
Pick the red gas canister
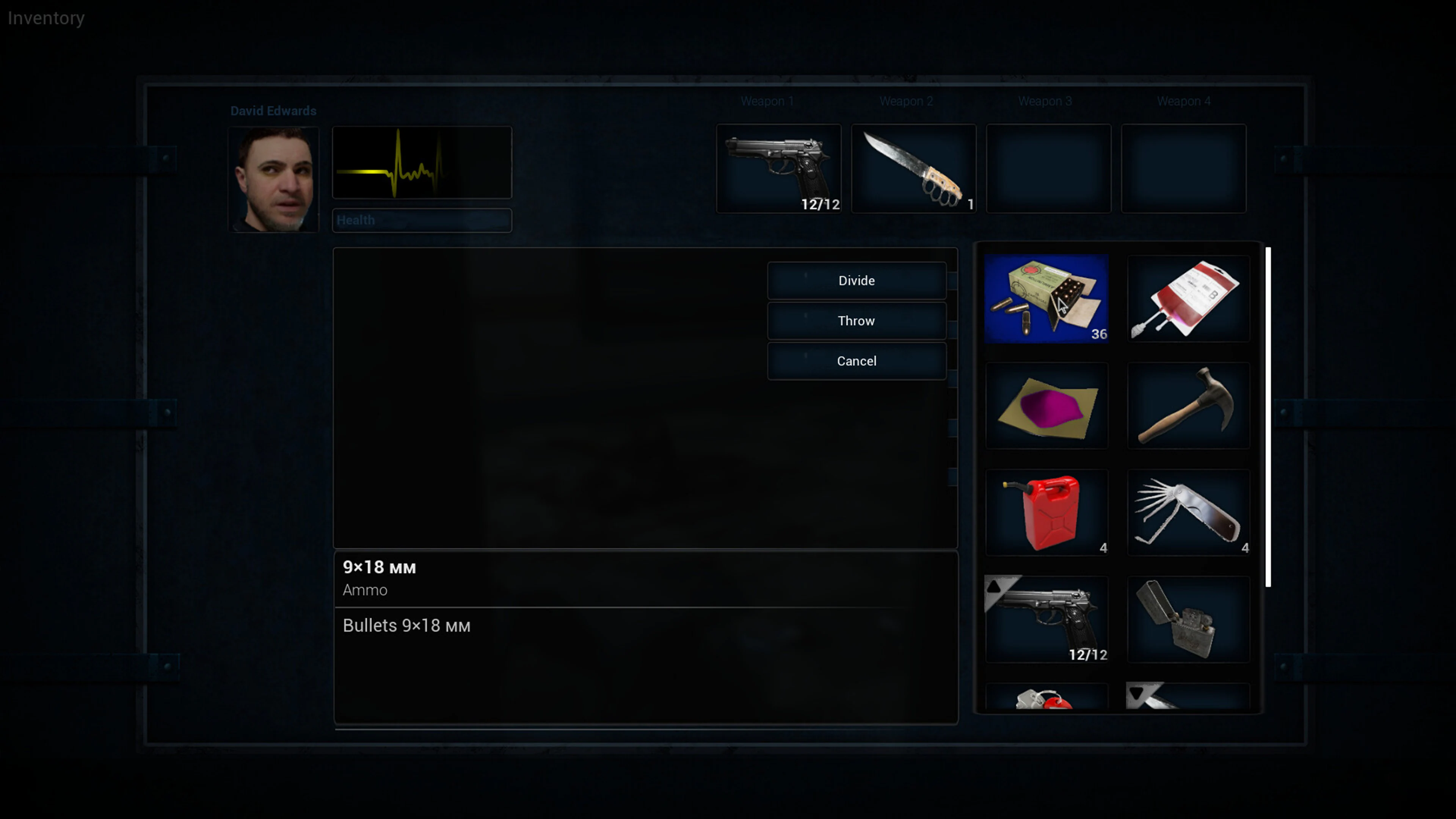pos(1047,511)
